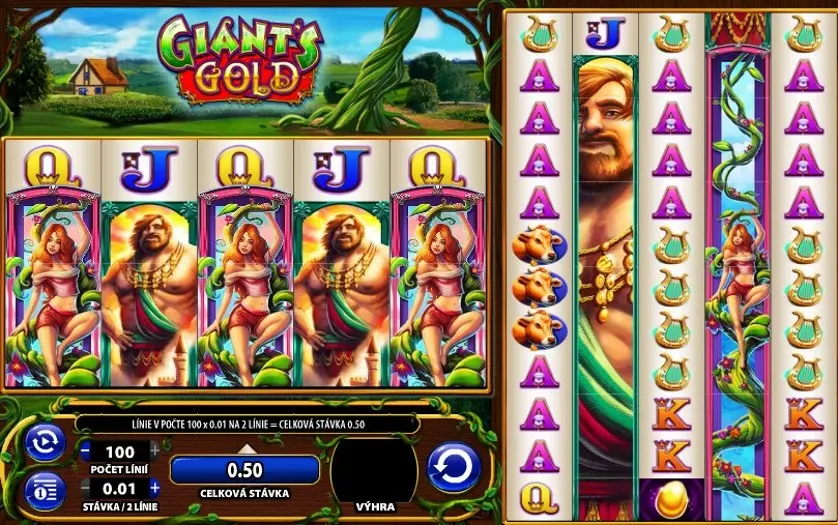838x525 pixels.
Task: Decrease the Počet Línií line count
Action: (x=85, y=450)
